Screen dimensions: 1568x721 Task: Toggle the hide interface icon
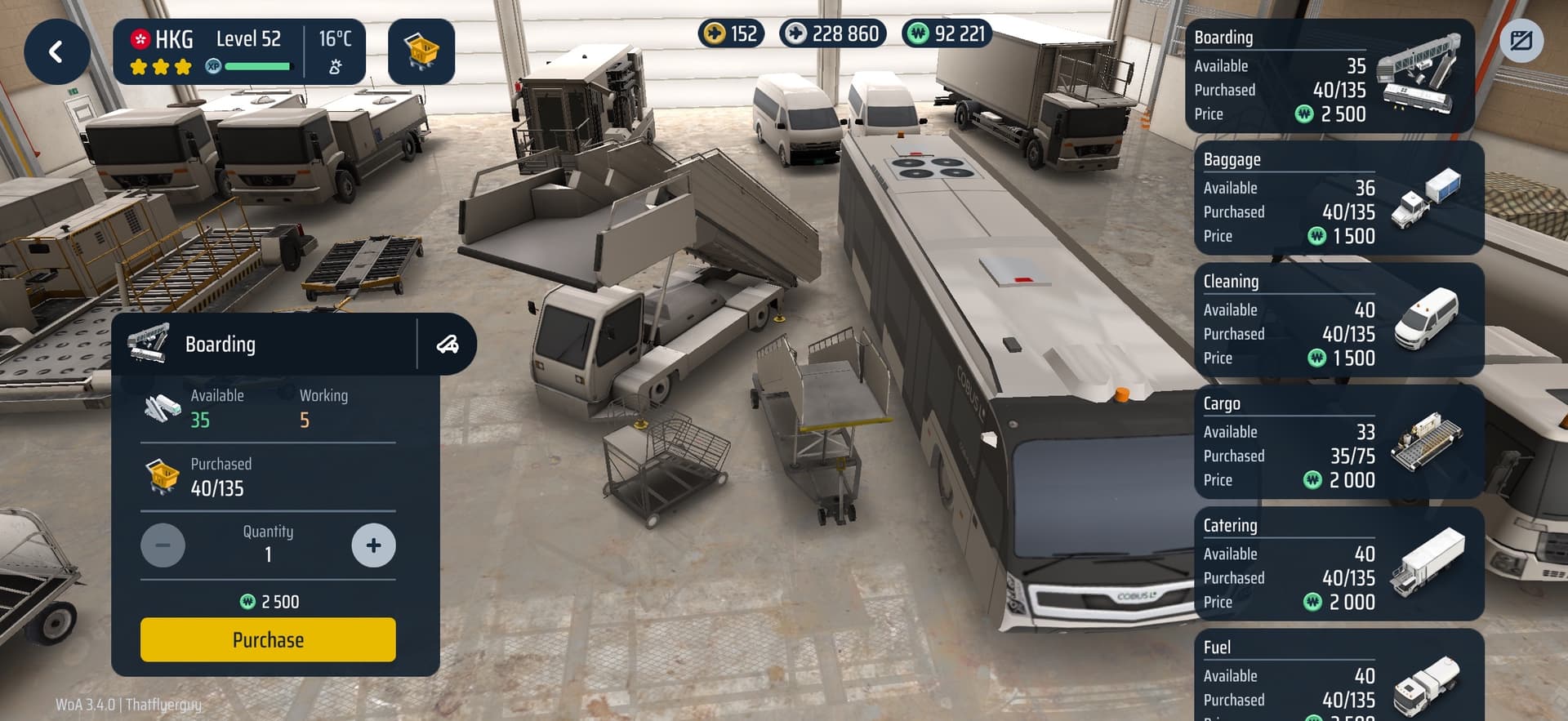[1521, 41]
